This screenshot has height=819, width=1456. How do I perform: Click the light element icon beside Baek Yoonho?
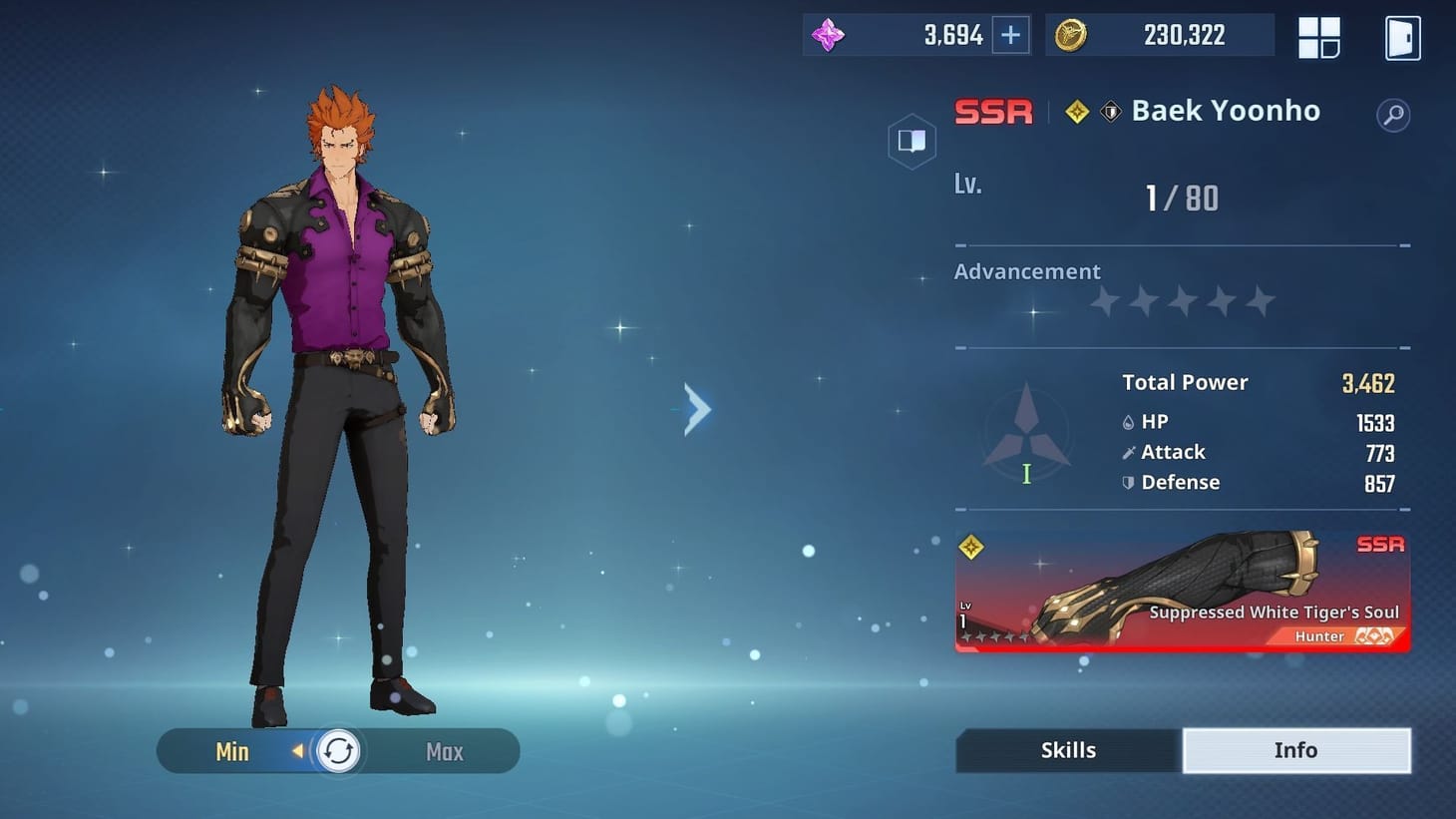tap(1076, 111)
